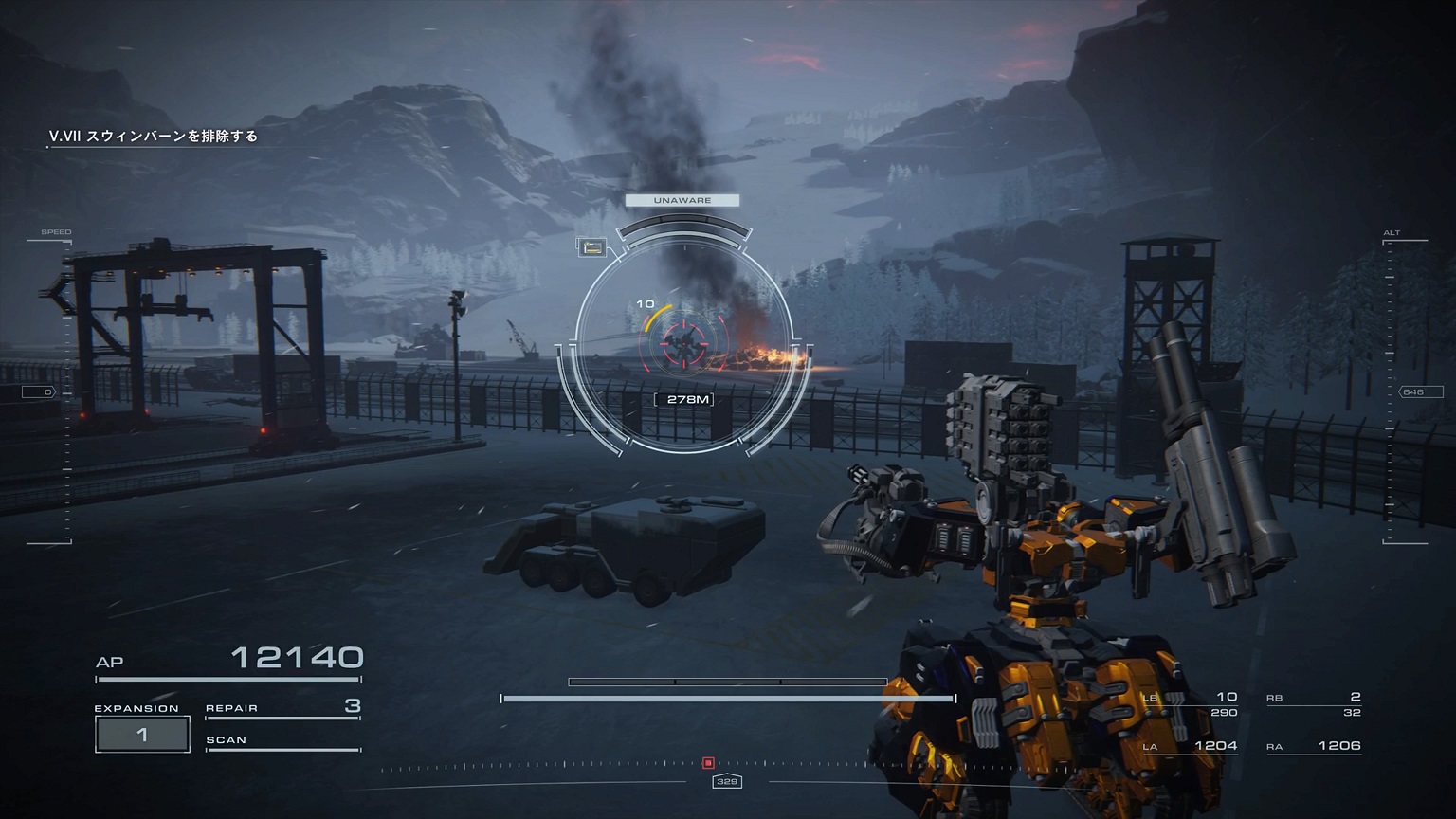
Task: Click the compass heading marker 329
Action: click(725, 781)
